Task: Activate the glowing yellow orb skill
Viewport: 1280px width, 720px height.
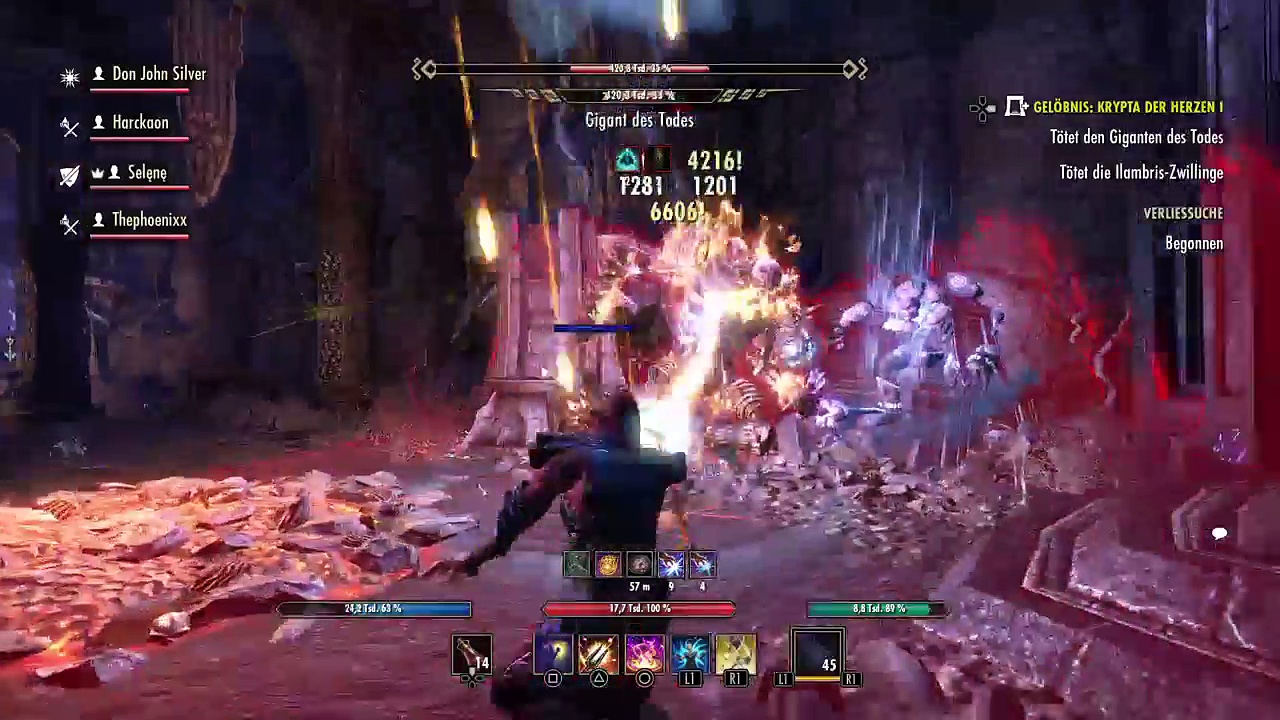Action: click(552, 655)
